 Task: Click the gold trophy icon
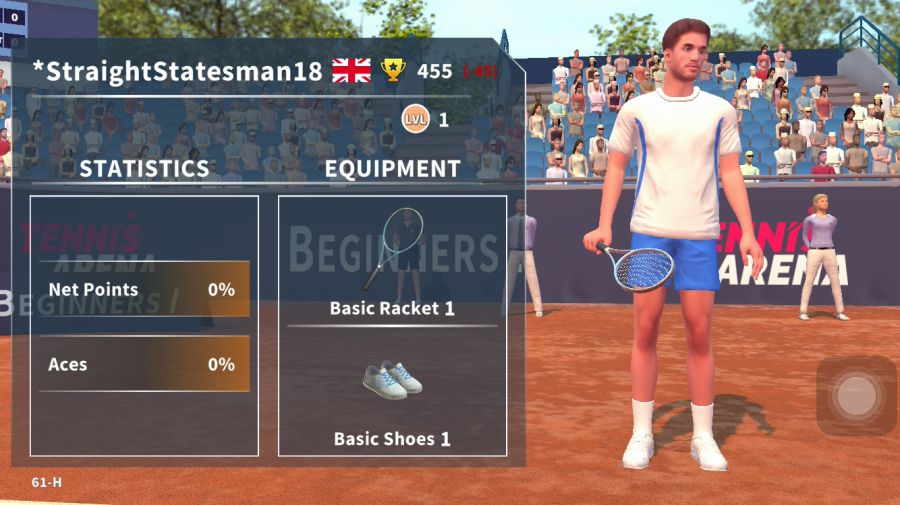pyautogui.click(x=394, y=71)
